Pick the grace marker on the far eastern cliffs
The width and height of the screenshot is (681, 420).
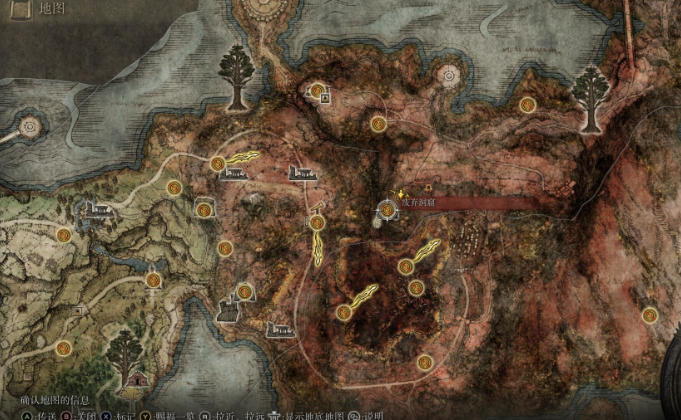coord(650,315)
